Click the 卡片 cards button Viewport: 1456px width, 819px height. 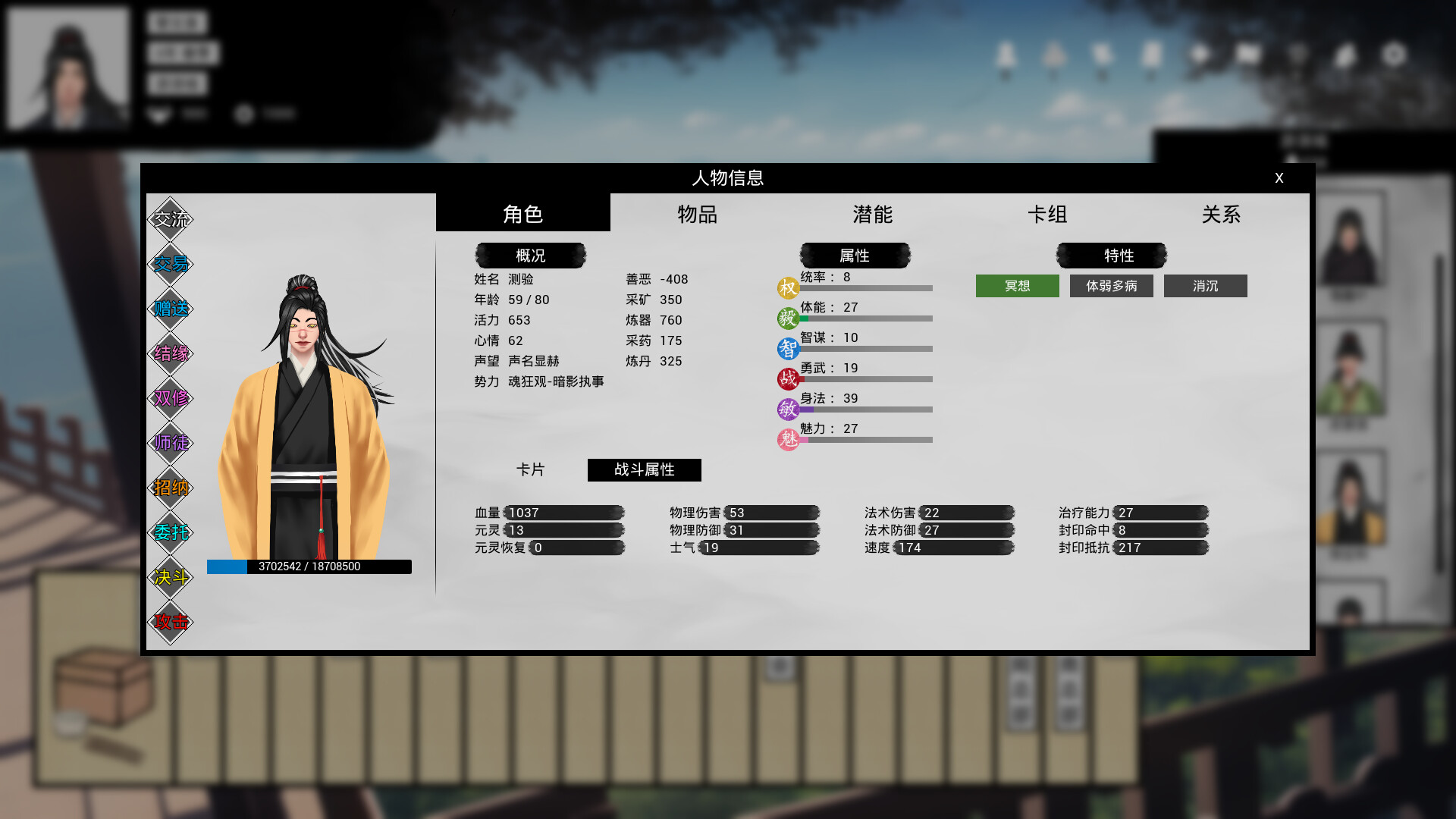coord(531,469)
